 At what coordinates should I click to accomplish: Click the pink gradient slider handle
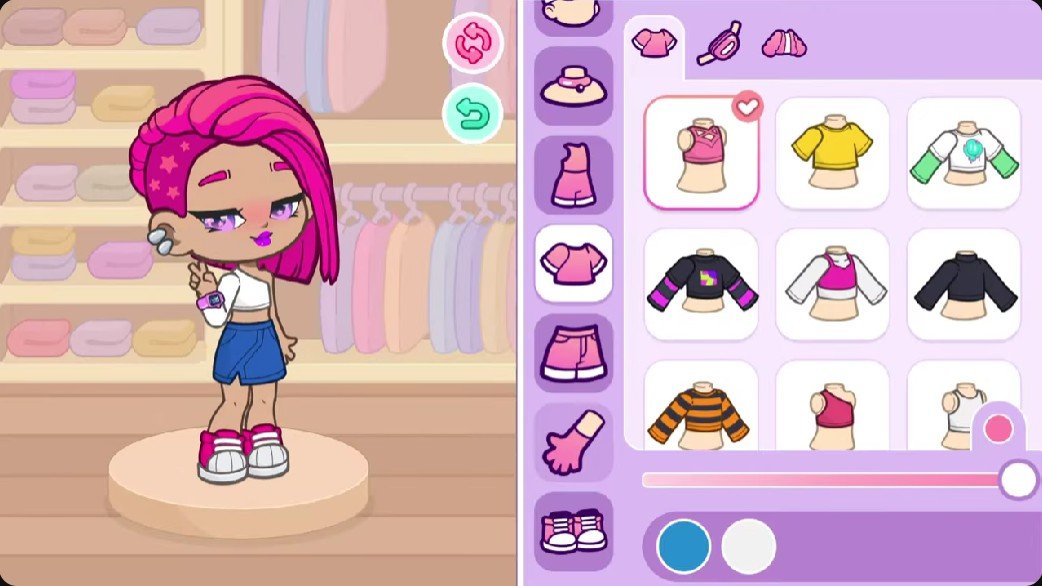coord(1019,480)
